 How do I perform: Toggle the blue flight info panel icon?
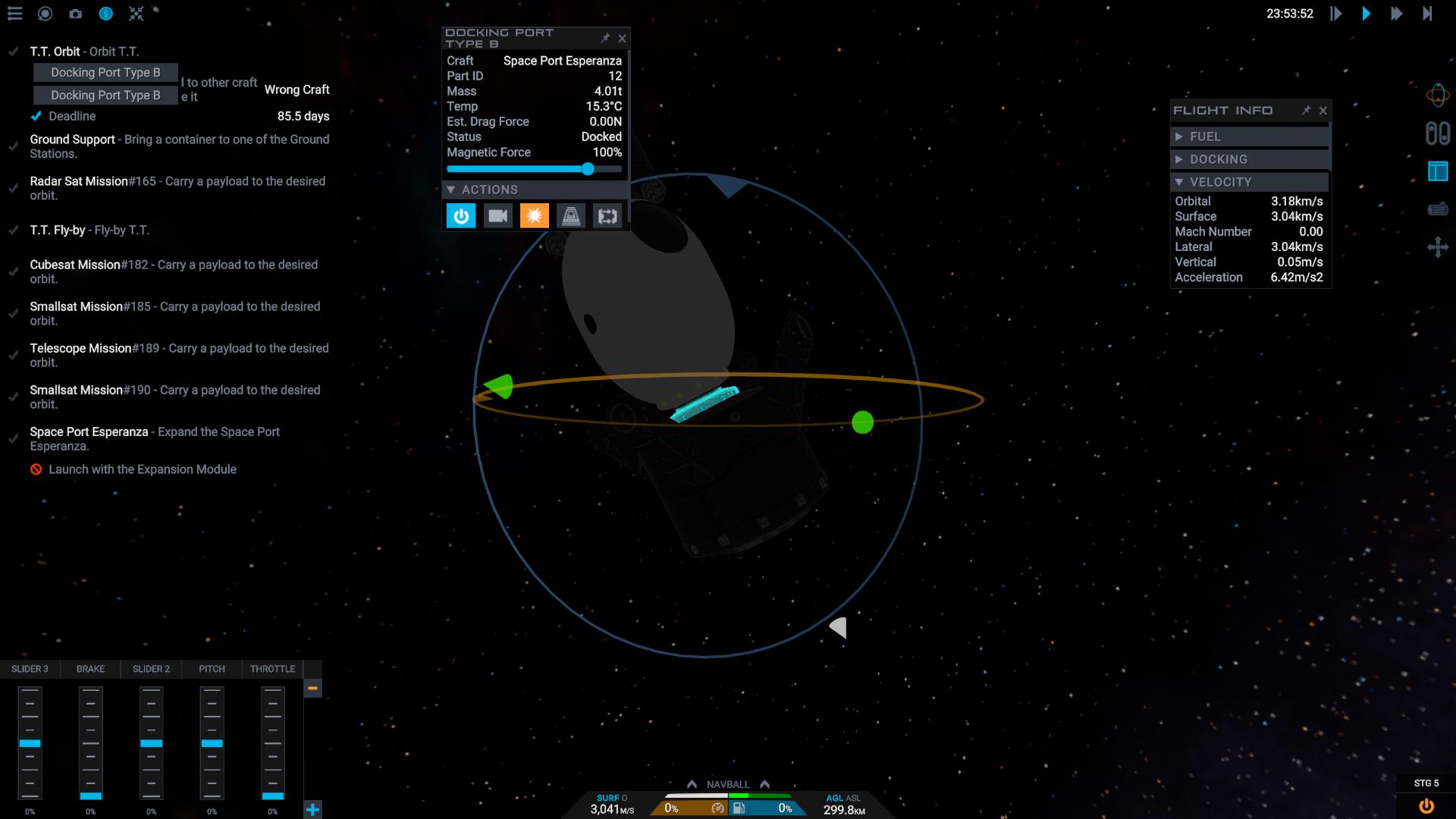1437,171
